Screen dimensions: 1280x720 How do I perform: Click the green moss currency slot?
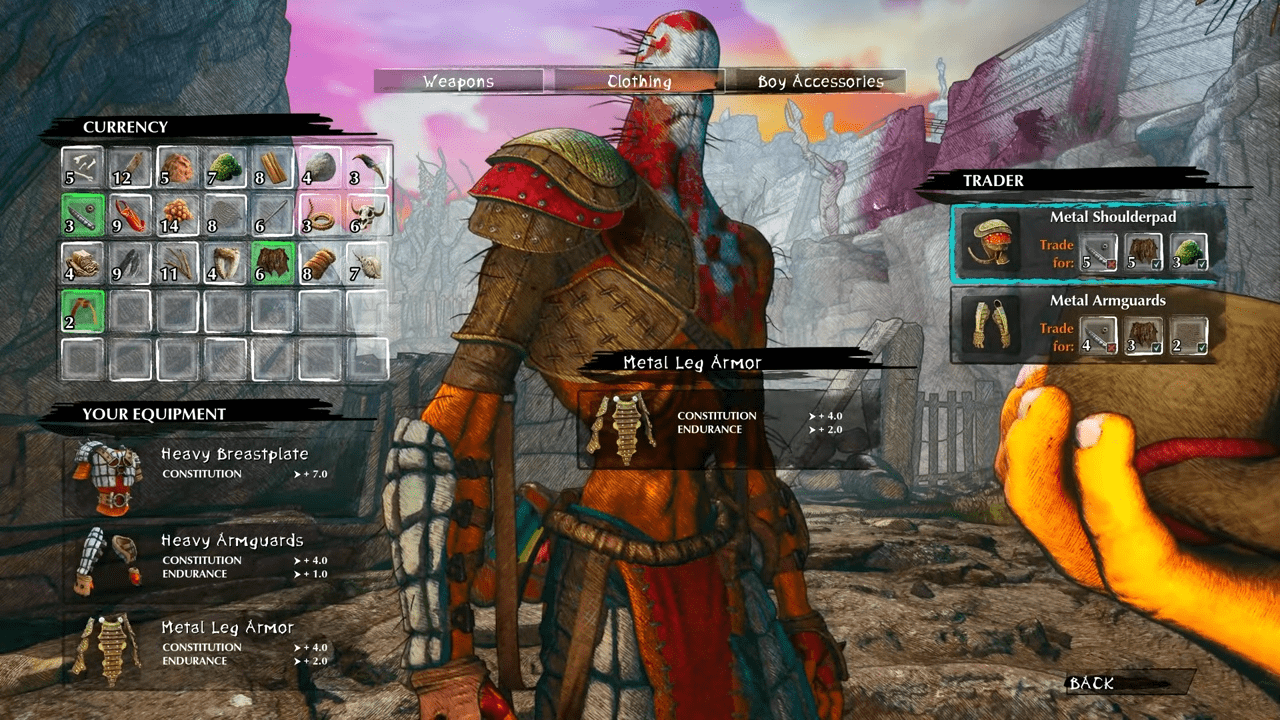coord(225,168)
